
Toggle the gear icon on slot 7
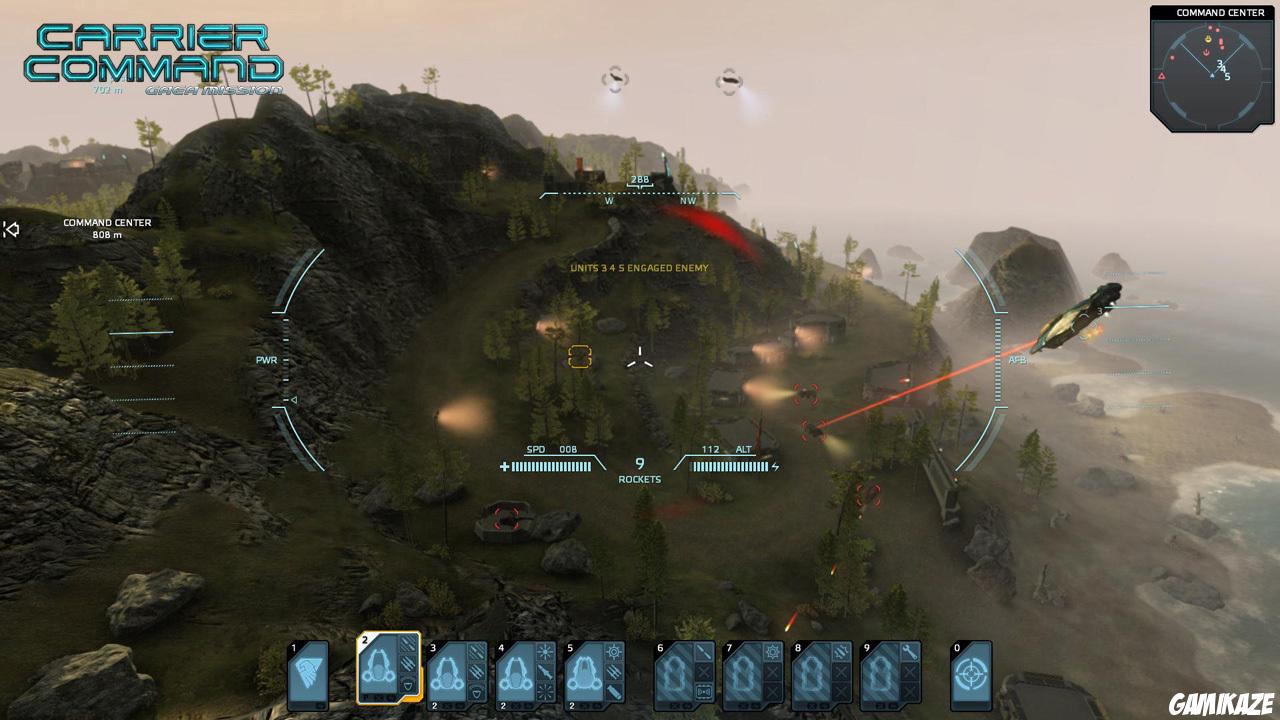click(771, 651)
